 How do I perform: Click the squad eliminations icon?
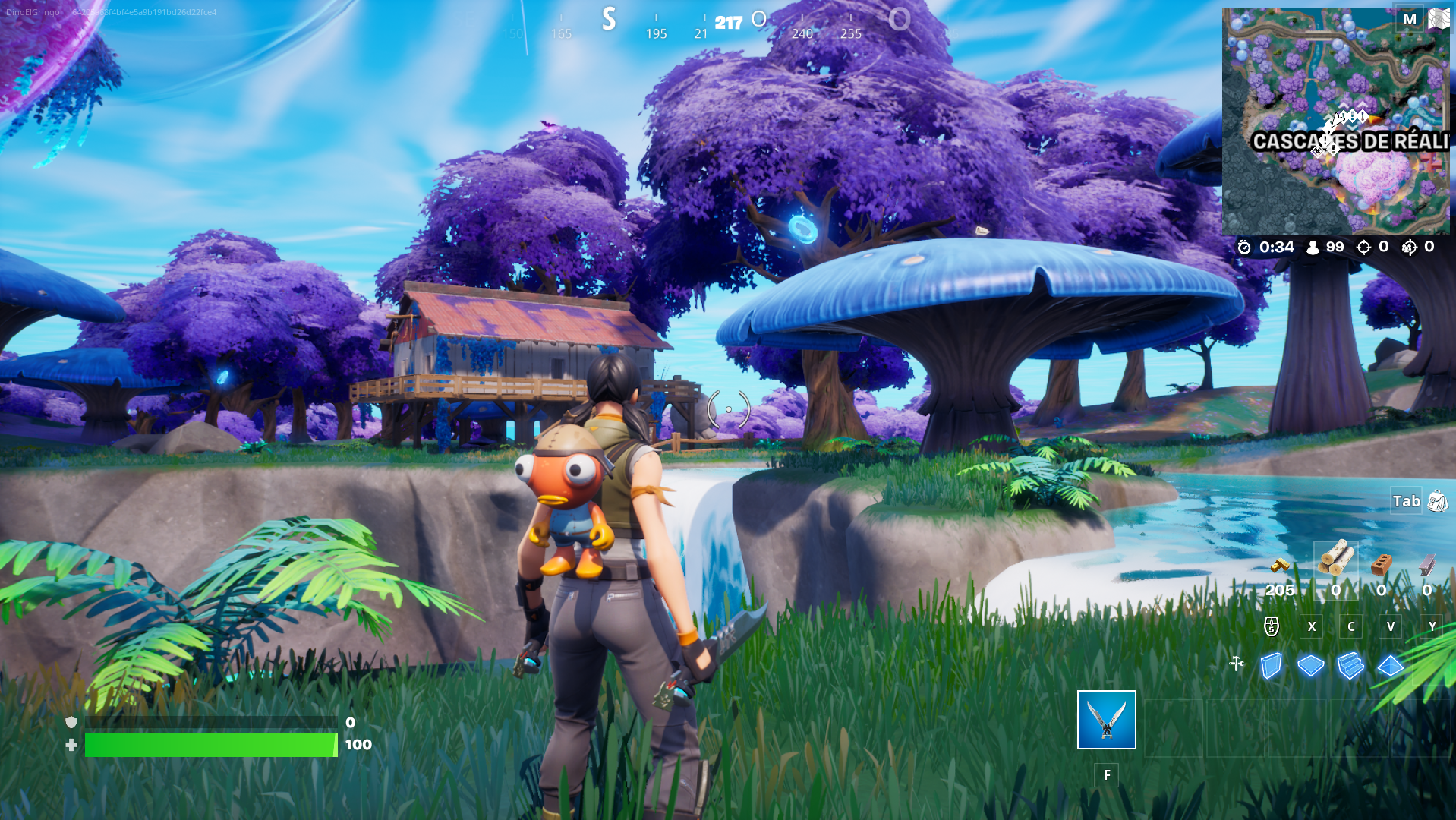pos(1410,247)
